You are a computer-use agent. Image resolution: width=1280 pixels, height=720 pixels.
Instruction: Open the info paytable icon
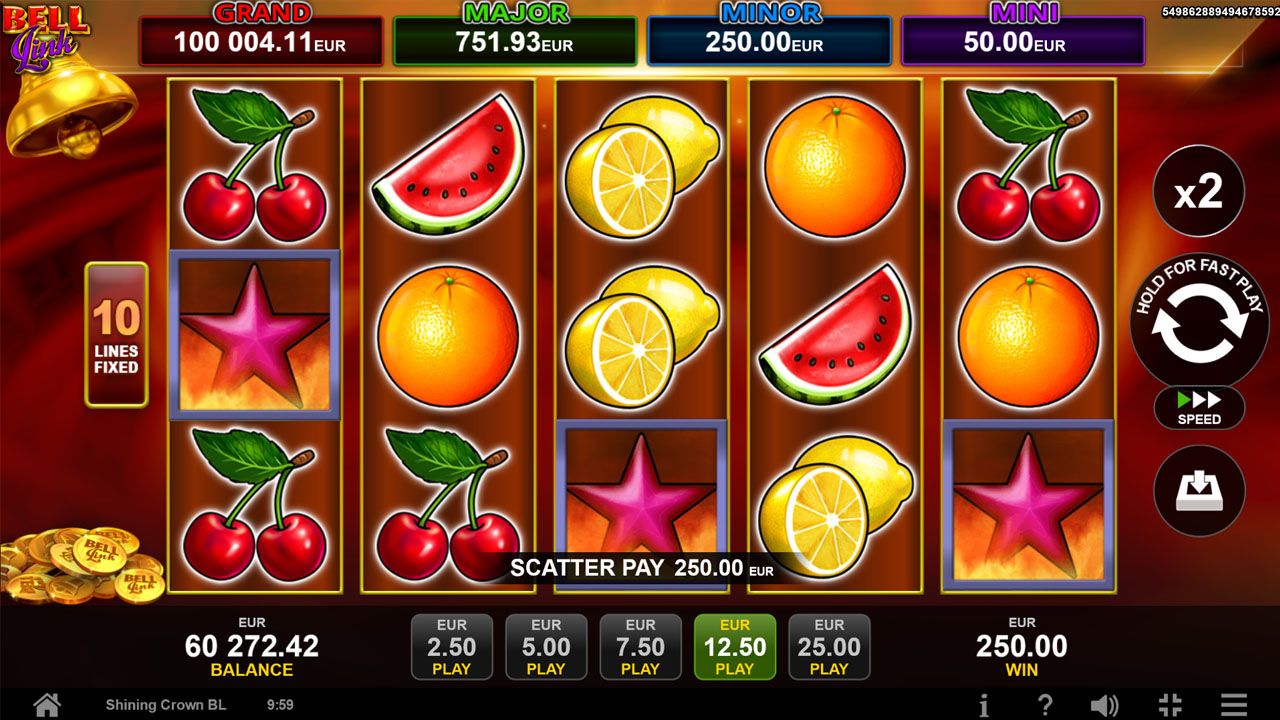pos(984,705)
